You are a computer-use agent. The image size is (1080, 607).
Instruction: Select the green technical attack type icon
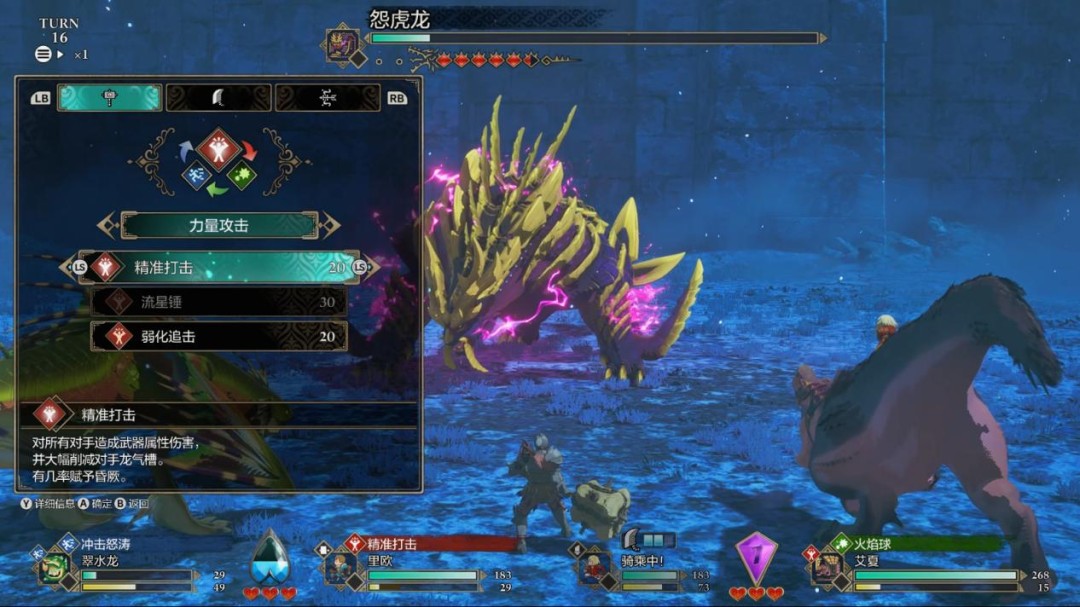click(241, 176)
